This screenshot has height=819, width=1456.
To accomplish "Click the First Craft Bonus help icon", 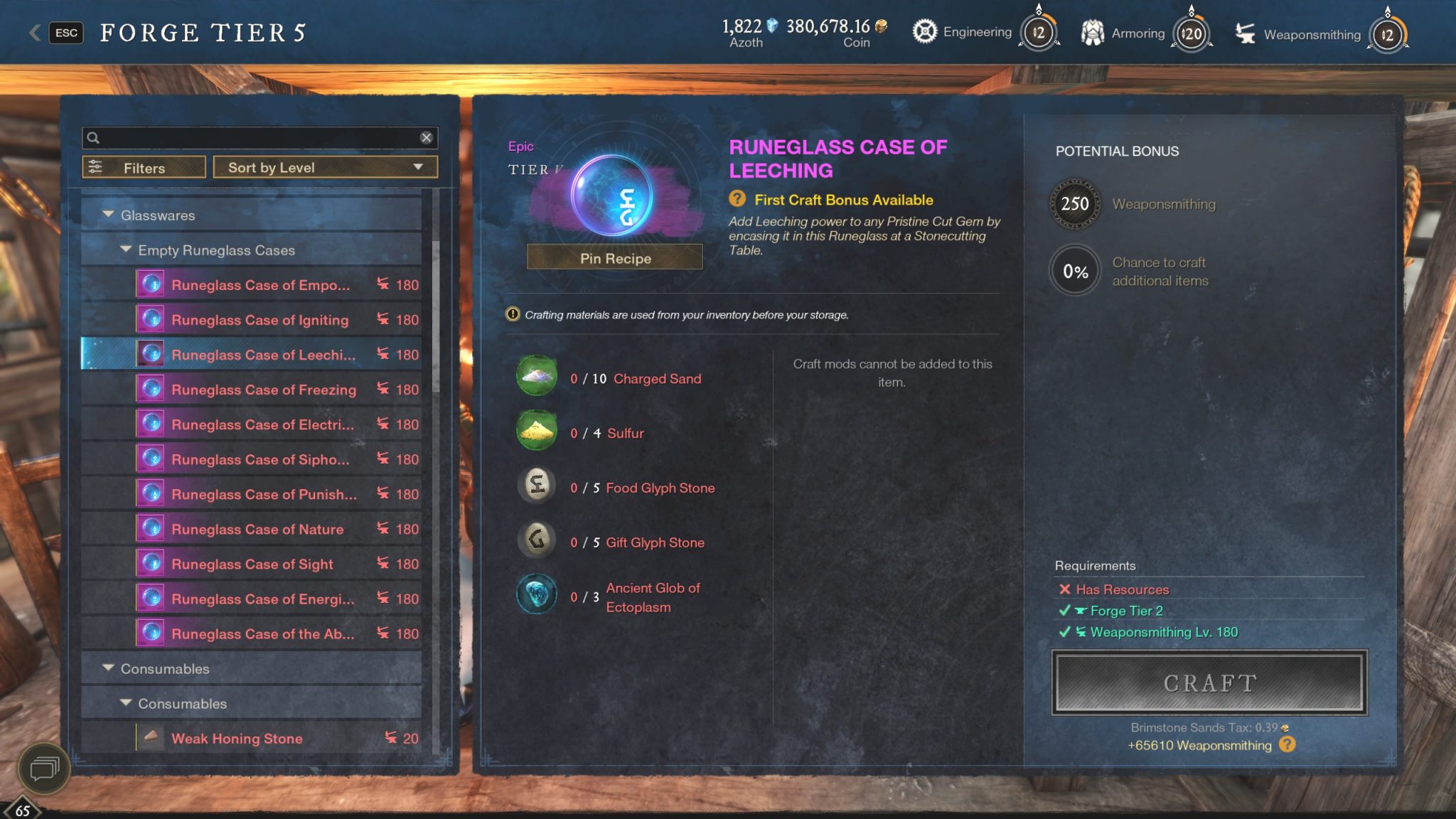I will tap(739, 200).
